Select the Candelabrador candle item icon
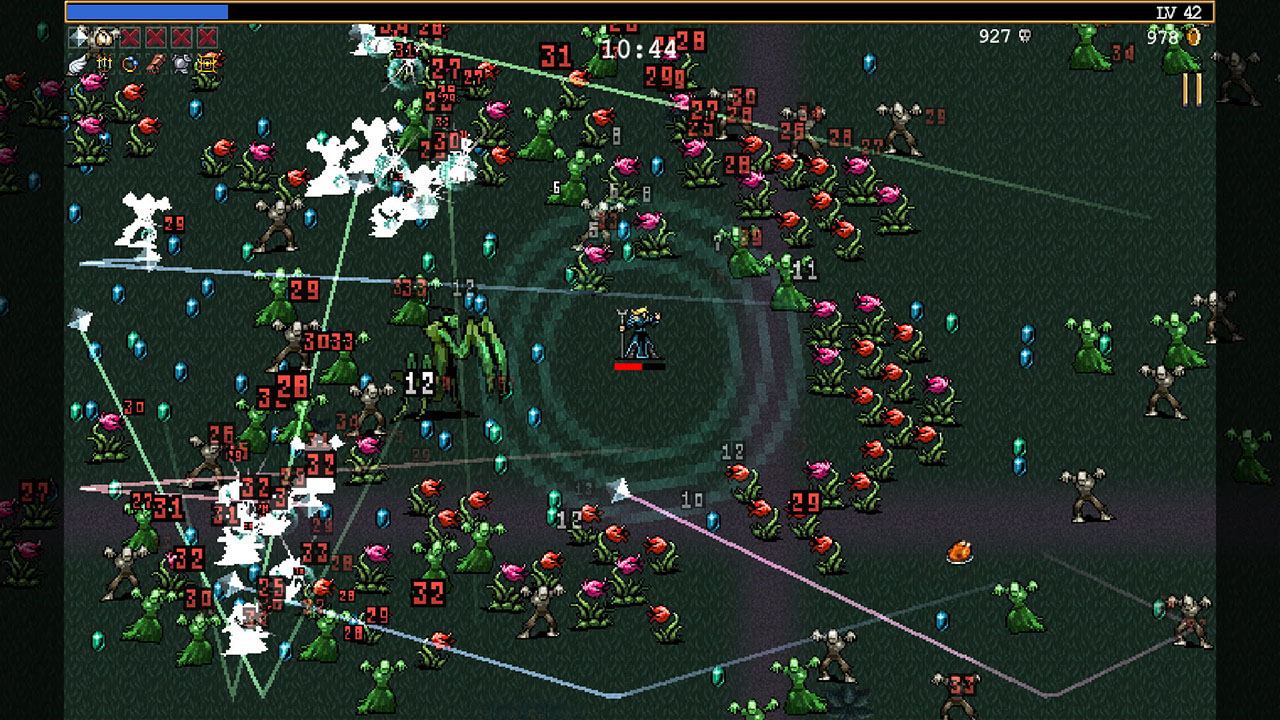 coord(104,63)
